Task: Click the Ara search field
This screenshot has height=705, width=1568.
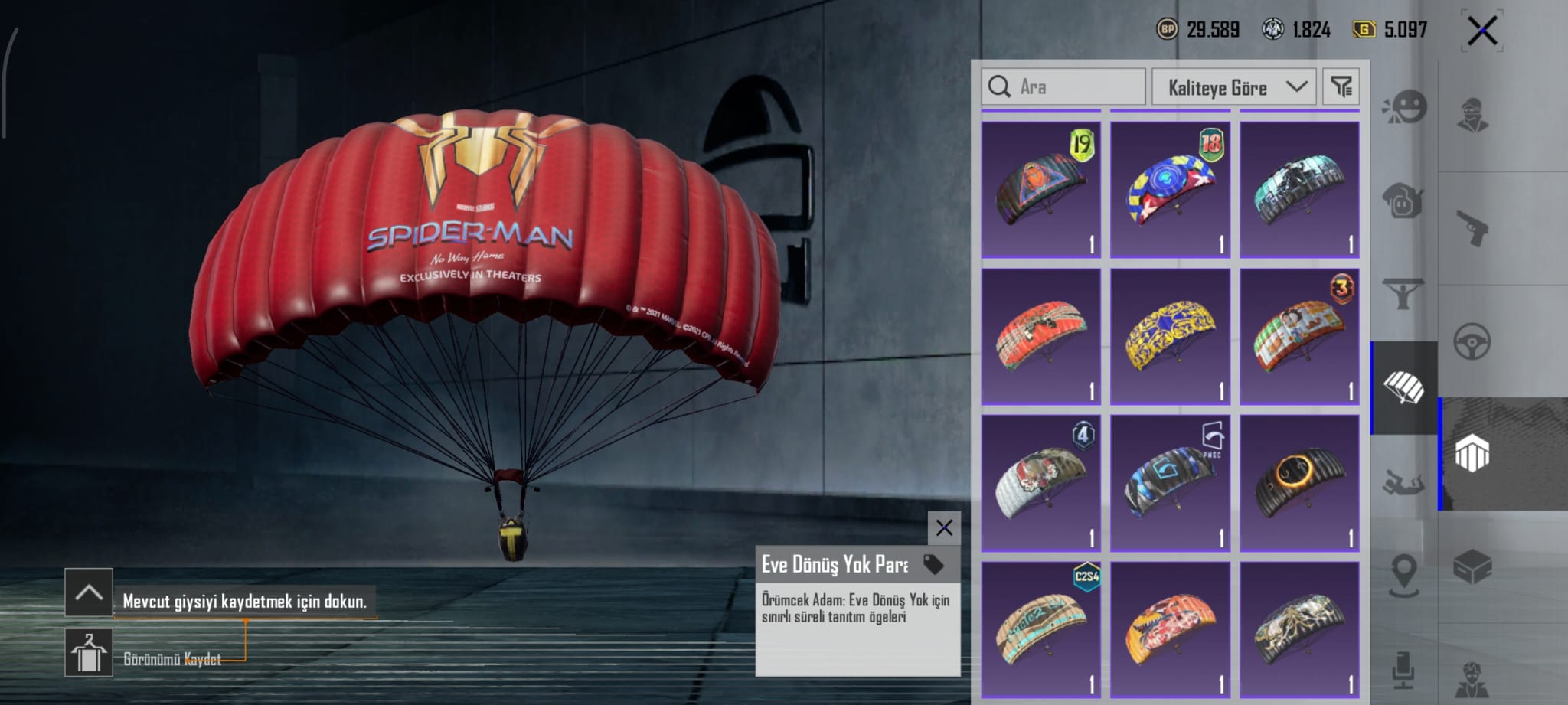Action: coord(1064,86)
